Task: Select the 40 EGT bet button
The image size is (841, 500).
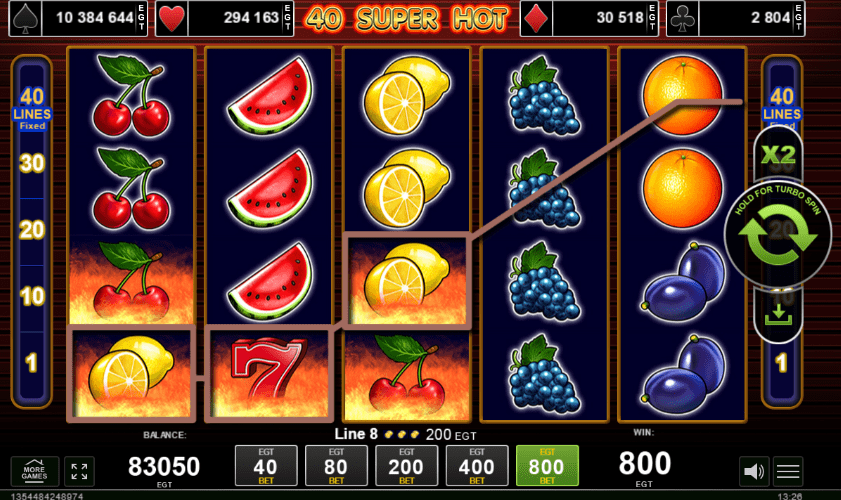Action: 265,466
